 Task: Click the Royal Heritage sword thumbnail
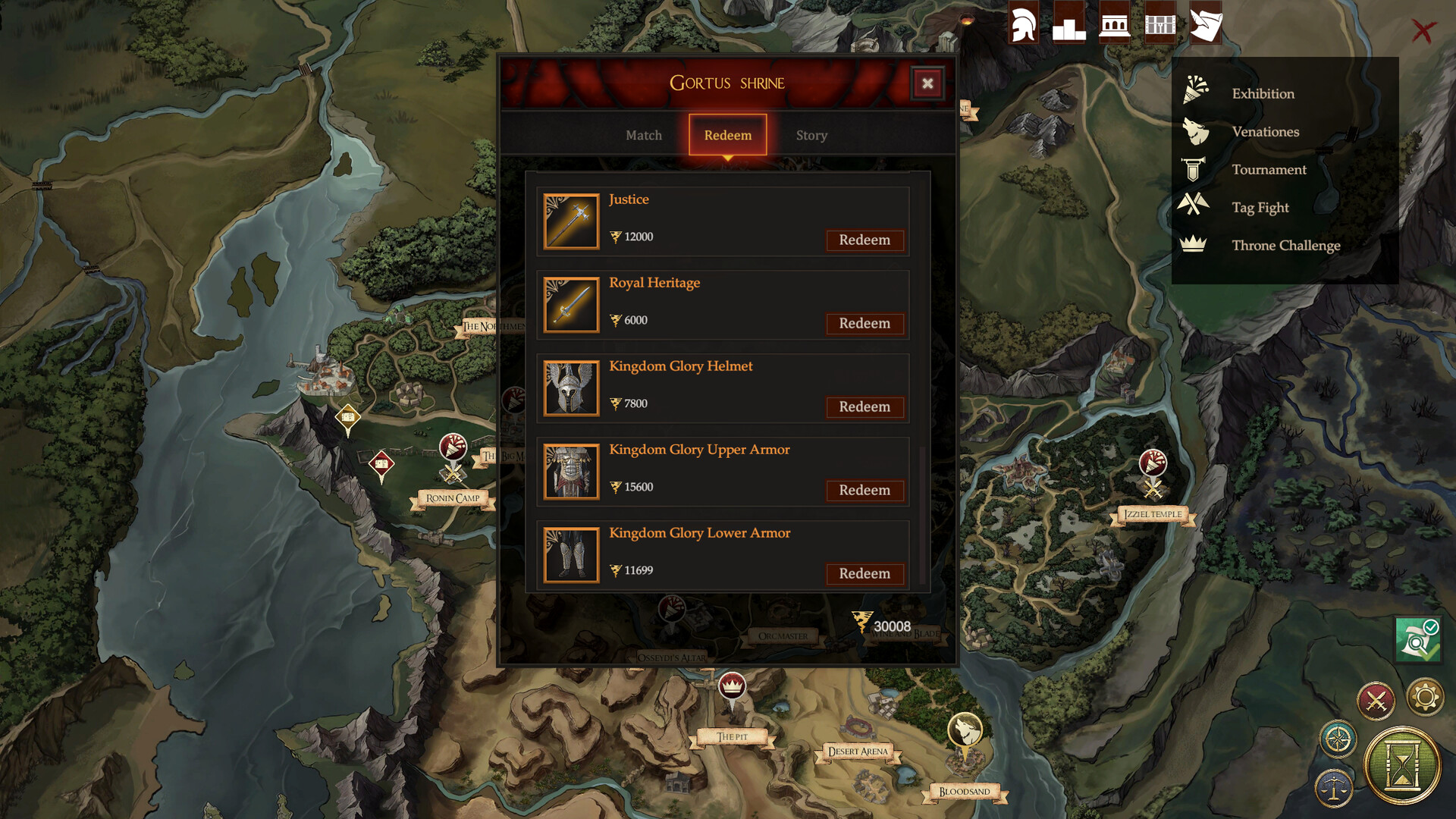[571, 304]
